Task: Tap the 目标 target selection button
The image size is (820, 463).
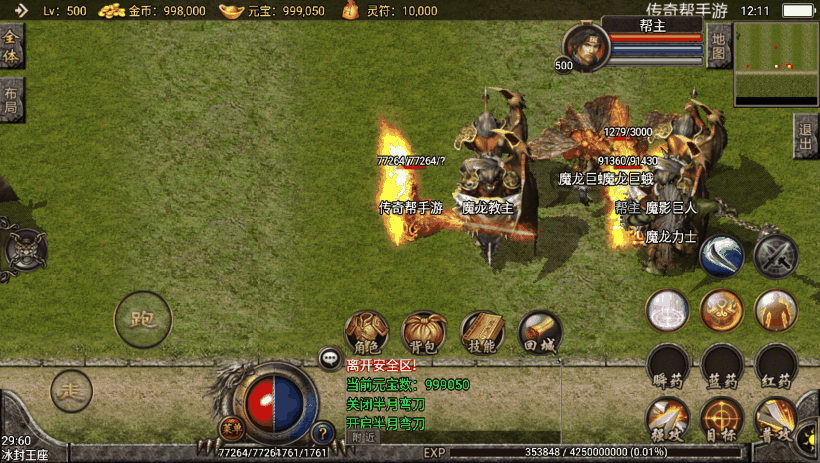Action: coord(721,418)
